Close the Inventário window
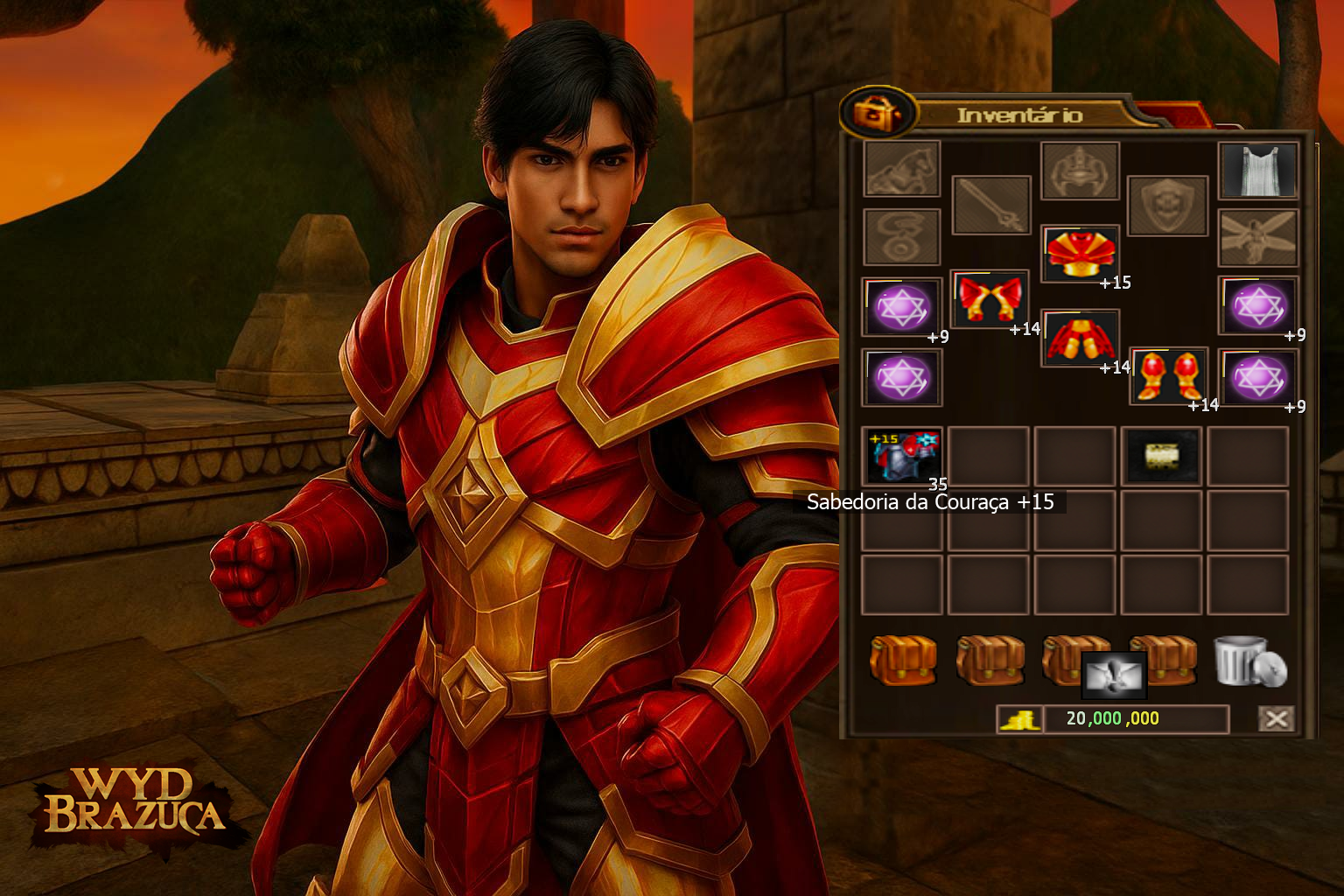 point(1276,719)
